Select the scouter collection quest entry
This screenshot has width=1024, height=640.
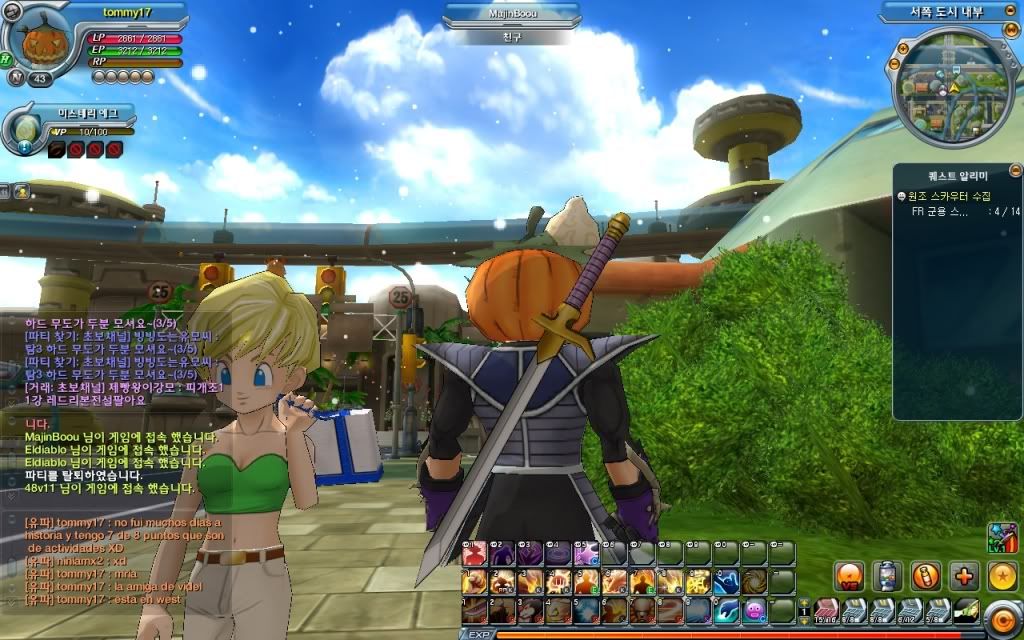click(956, 197)
